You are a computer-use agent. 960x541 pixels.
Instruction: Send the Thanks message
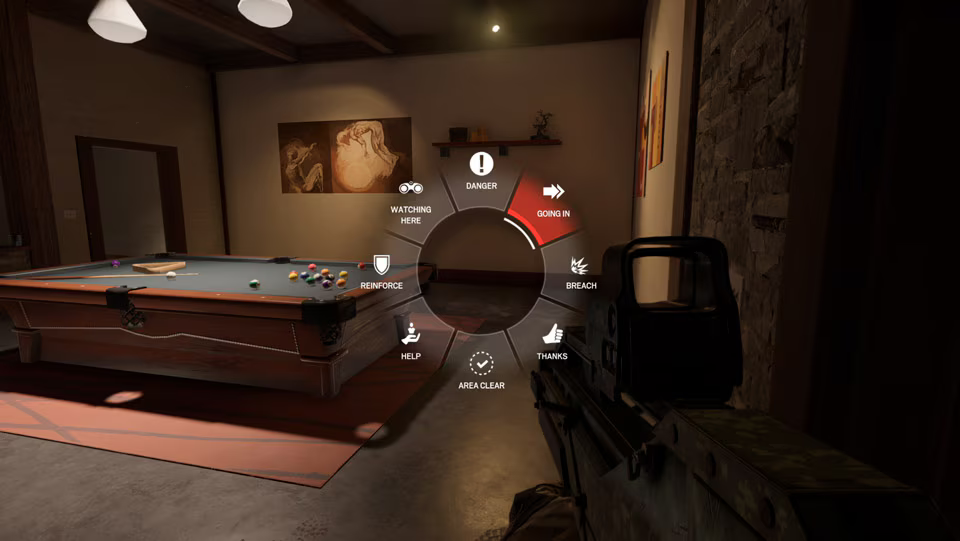click(552, 341)
